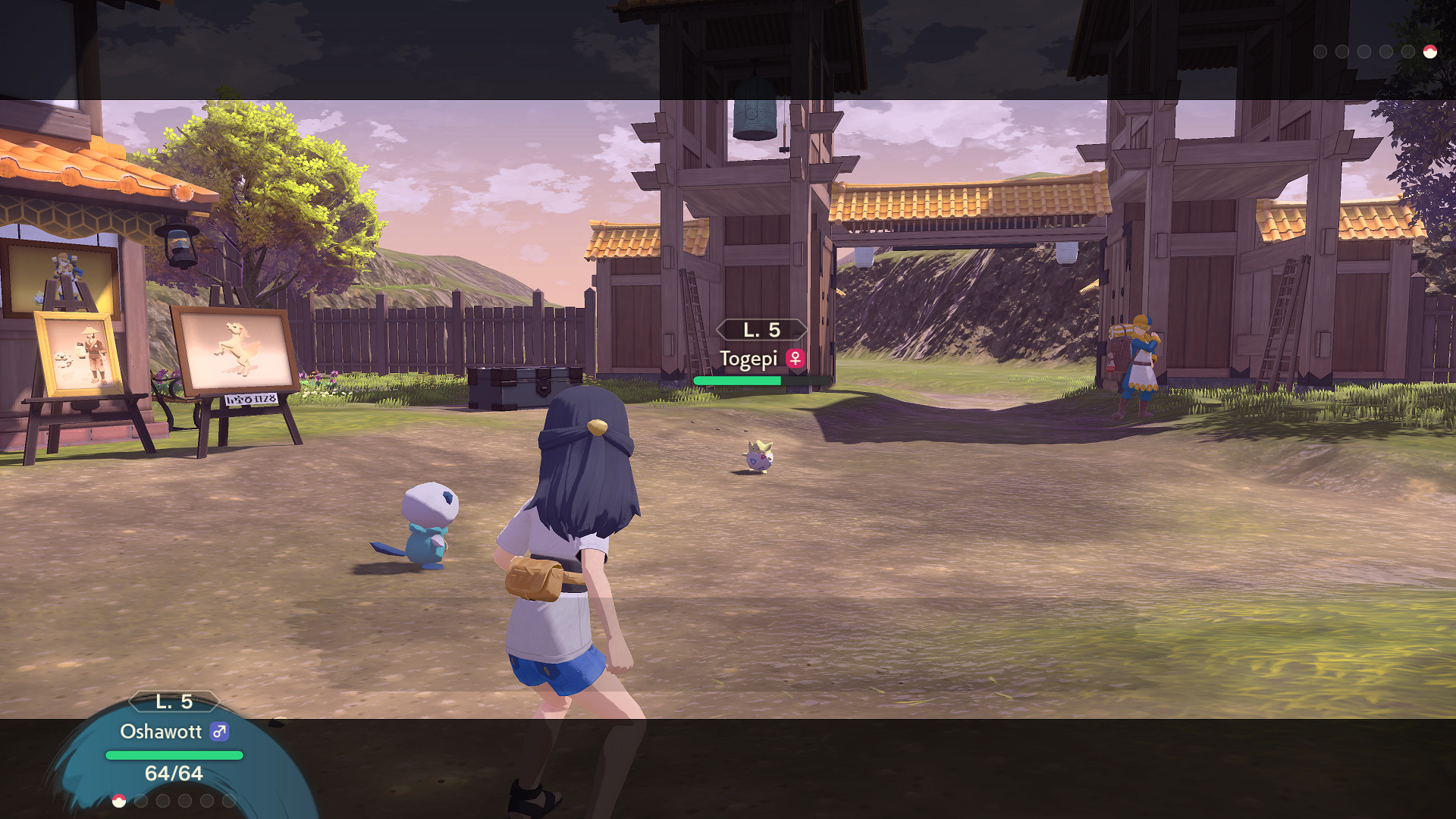Toggle the third empty party slot dot

pyautogui.click(x=162, y=801)
